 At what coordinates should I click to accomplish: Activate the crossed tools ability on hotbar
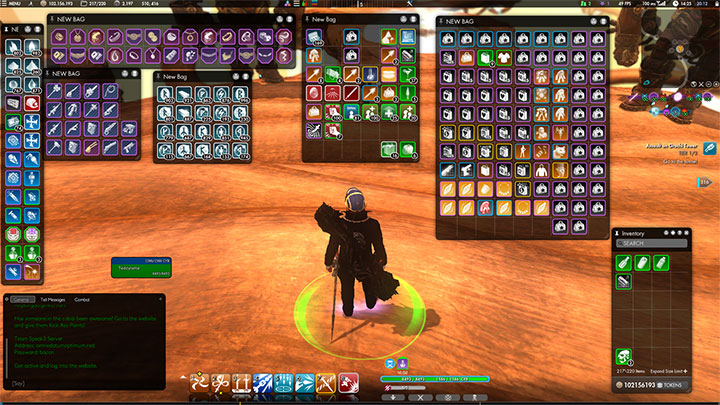point(325,382)
